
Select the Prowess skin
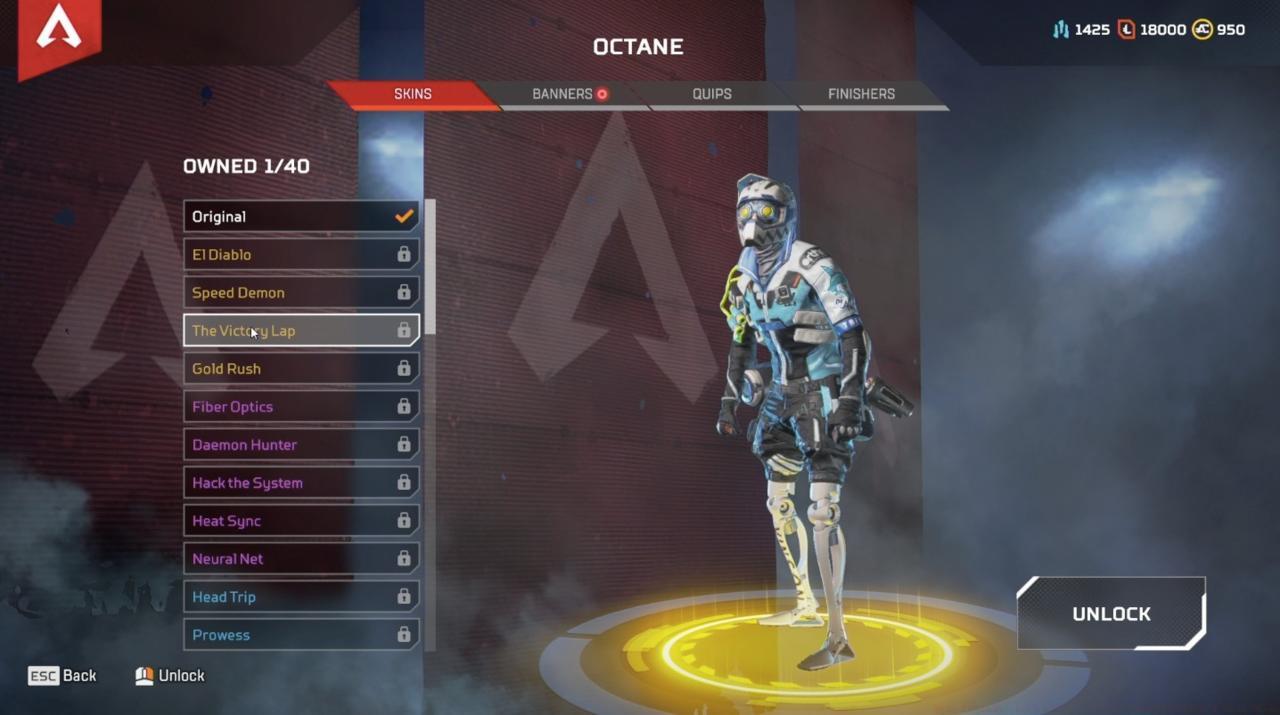(301, 634)
